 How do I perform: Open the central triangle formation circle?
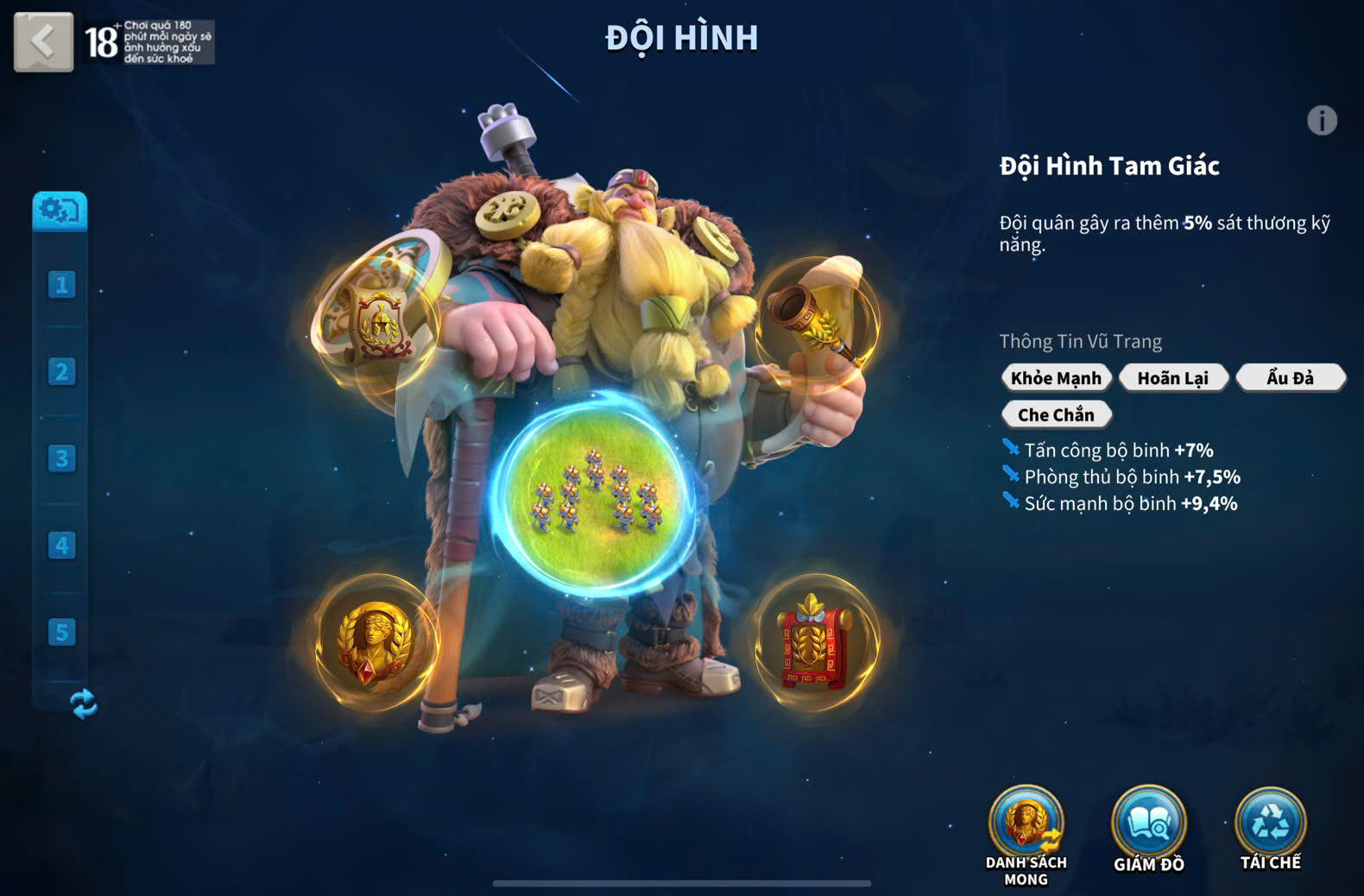(595, 495)
